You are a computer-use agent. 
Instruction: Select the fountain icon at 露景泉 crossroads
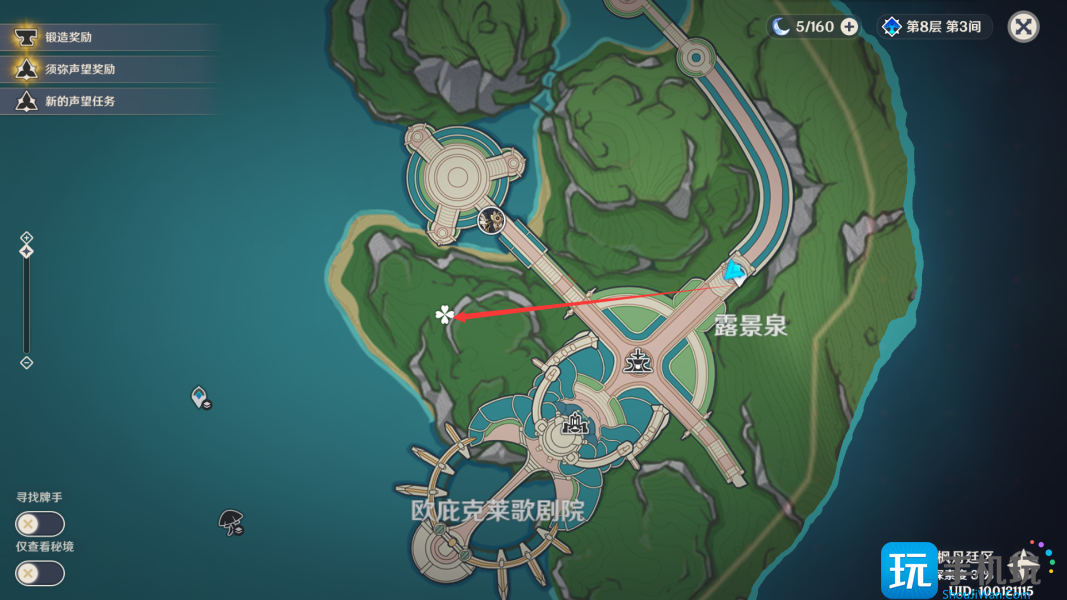pyautogui.click(x=636, y=362)
